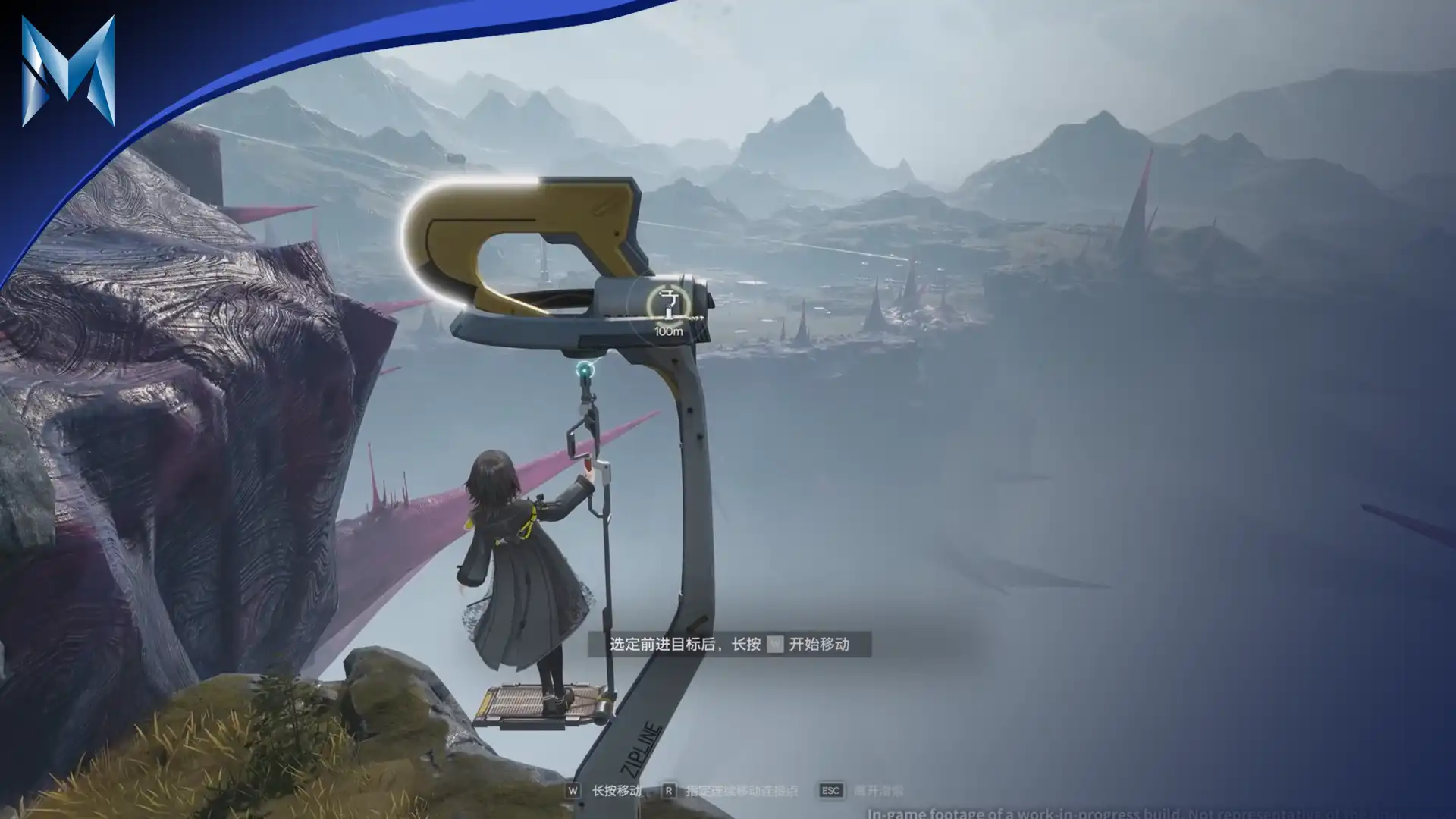Click the M channel logo watermark

click(68, 71)
